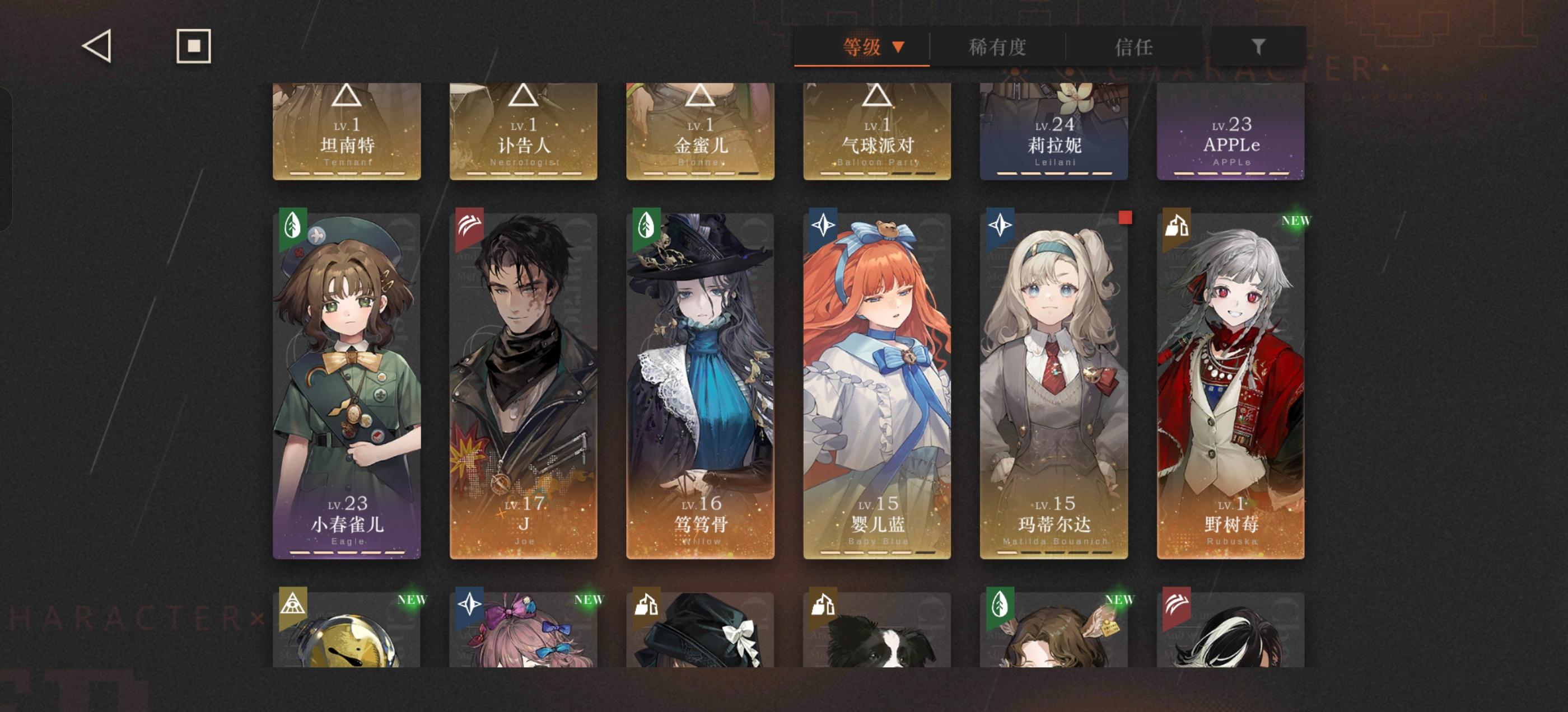Click green faction banner on 笃笃骨 card
1568x712 pixels.
(645, 227)
